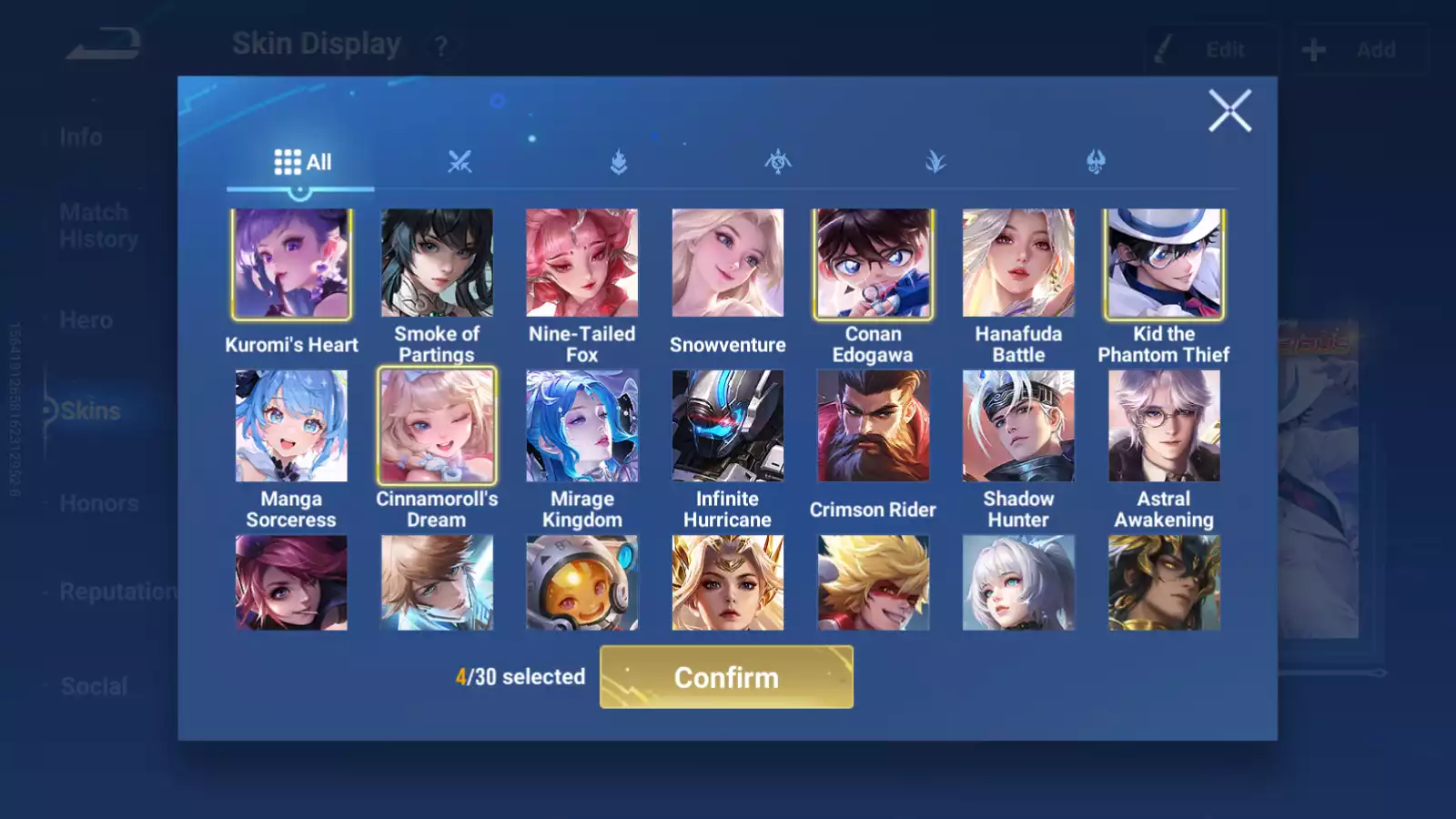Toggle the Conan Edogawa skin
The height and width of the screenshot is (819, 1456).
[x=874, y=264]
